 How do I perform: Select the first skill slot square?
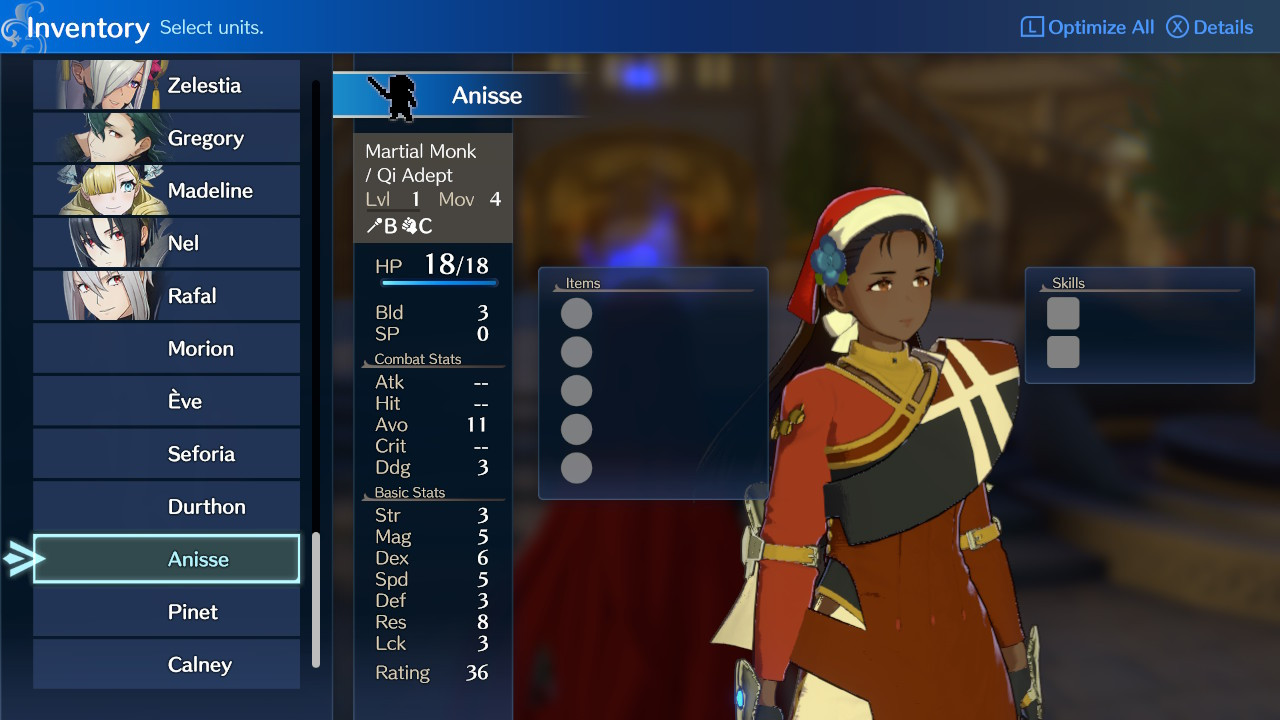click(1063, 312)
